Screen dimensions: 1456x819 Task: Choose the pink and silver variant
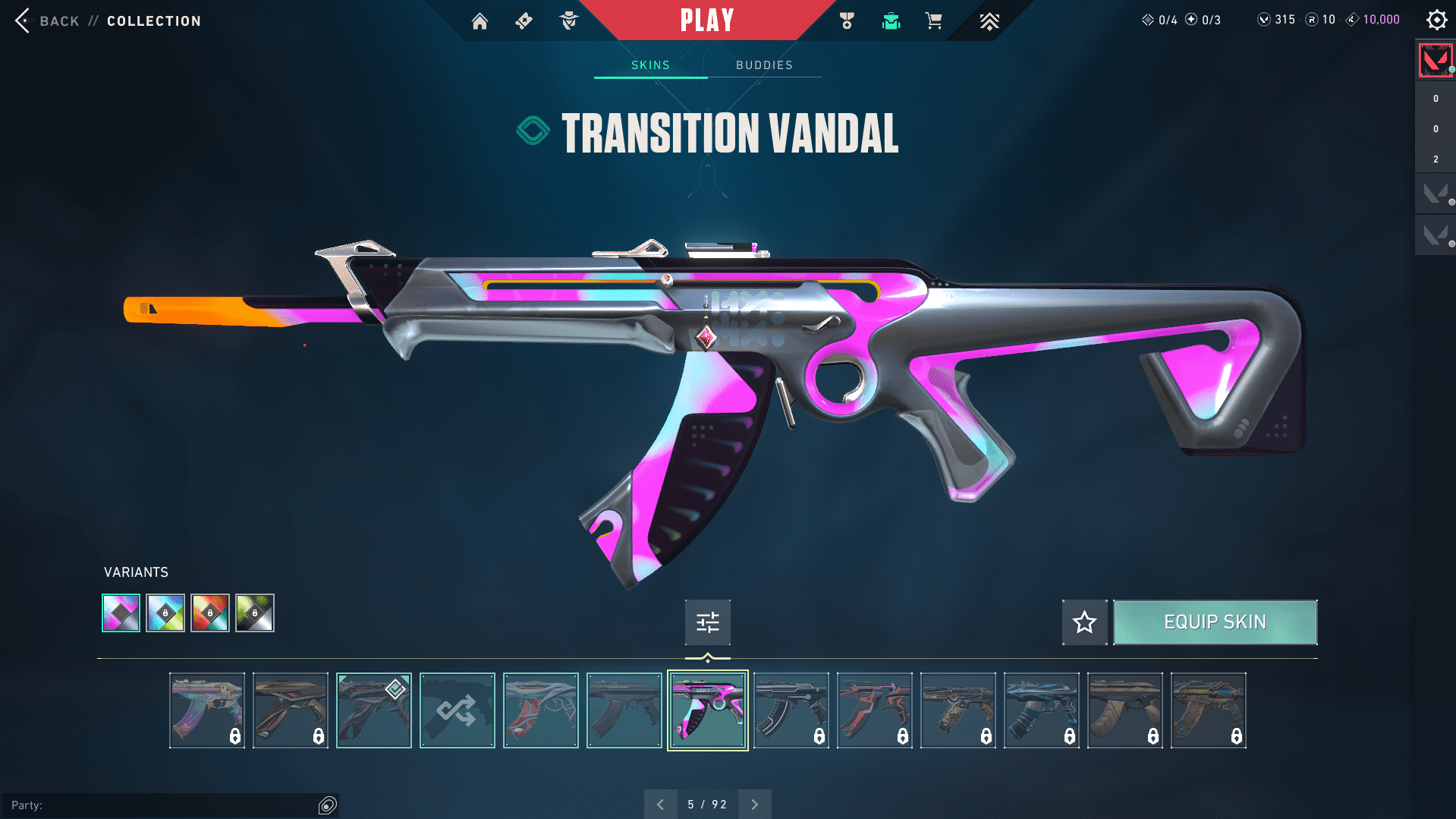pos(121,613)
